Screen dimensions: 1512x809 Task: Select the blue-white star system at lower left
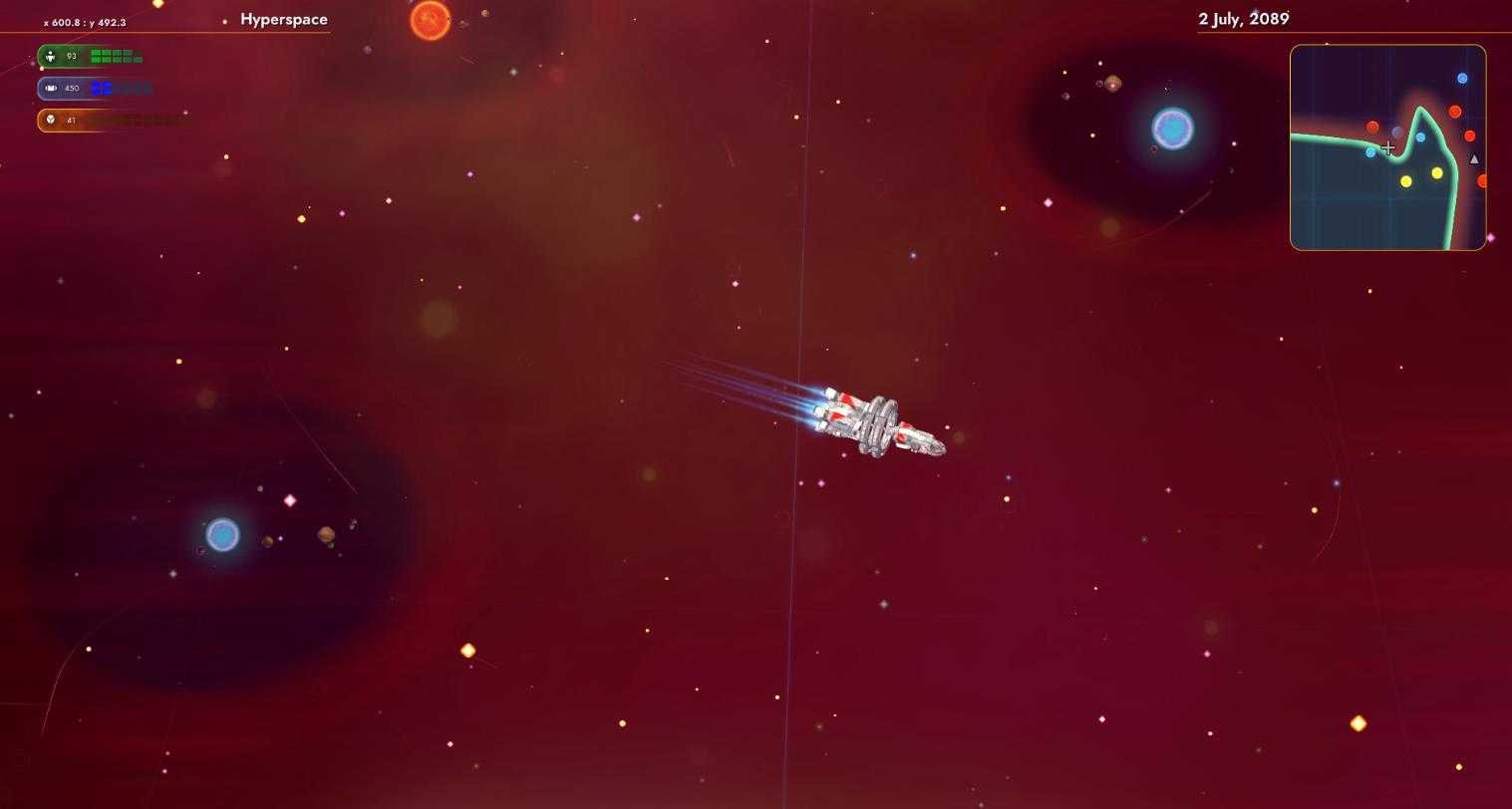[222, 536]
